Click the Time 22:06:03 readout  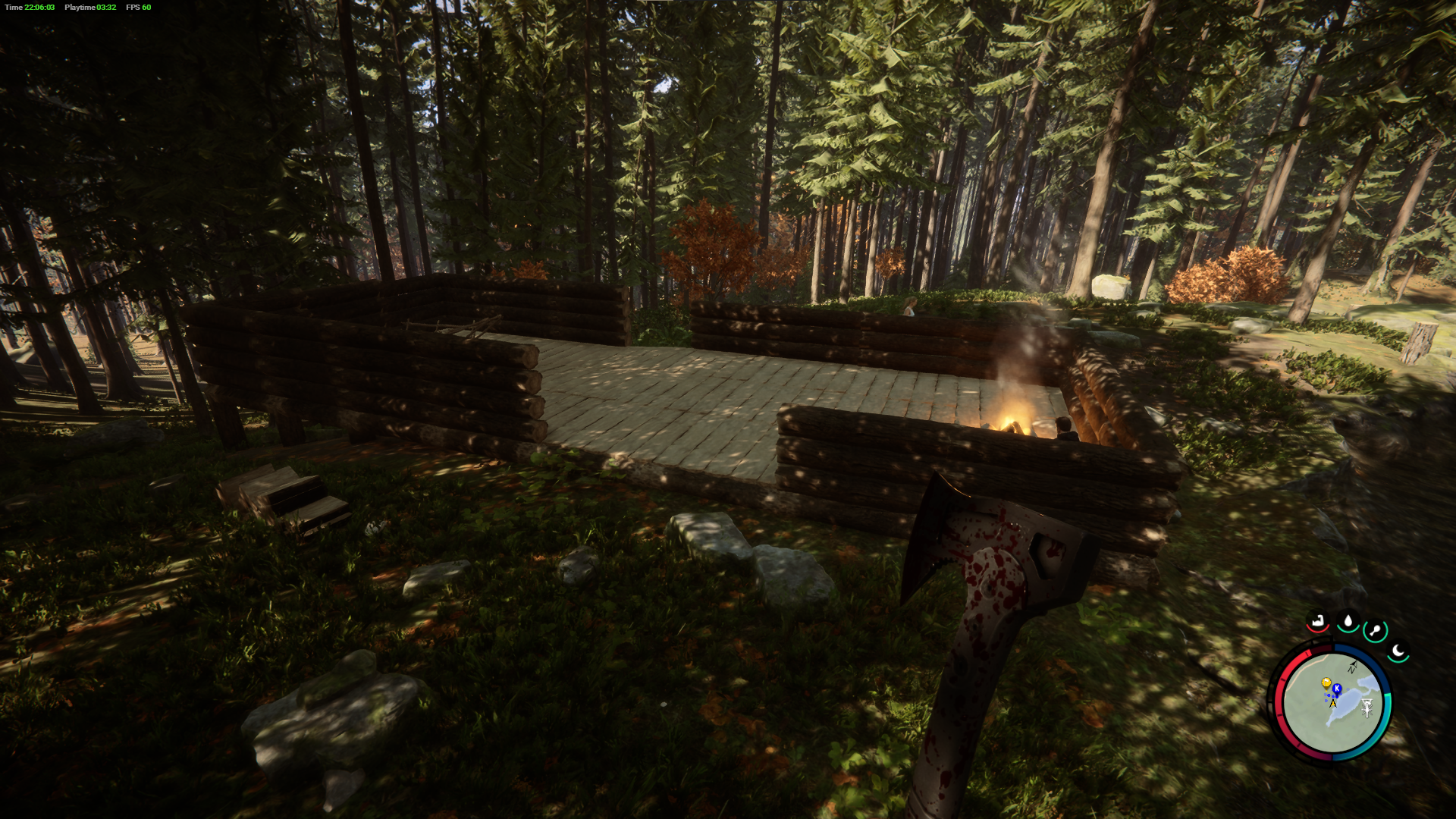click(30, 6)
